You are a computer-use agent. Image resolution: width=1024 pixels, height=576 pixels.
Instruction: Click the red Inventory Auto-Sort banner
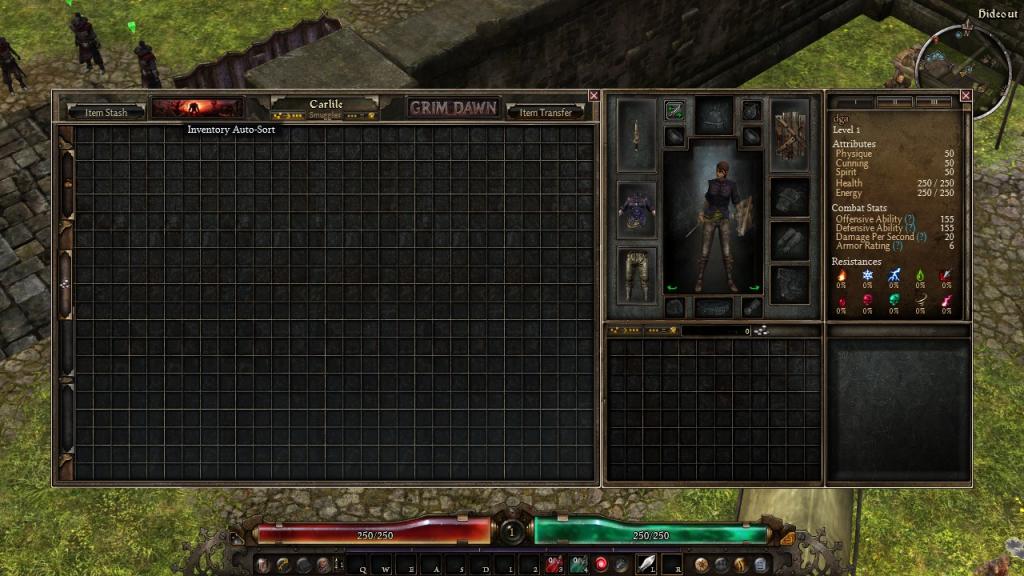pos(197,108)
